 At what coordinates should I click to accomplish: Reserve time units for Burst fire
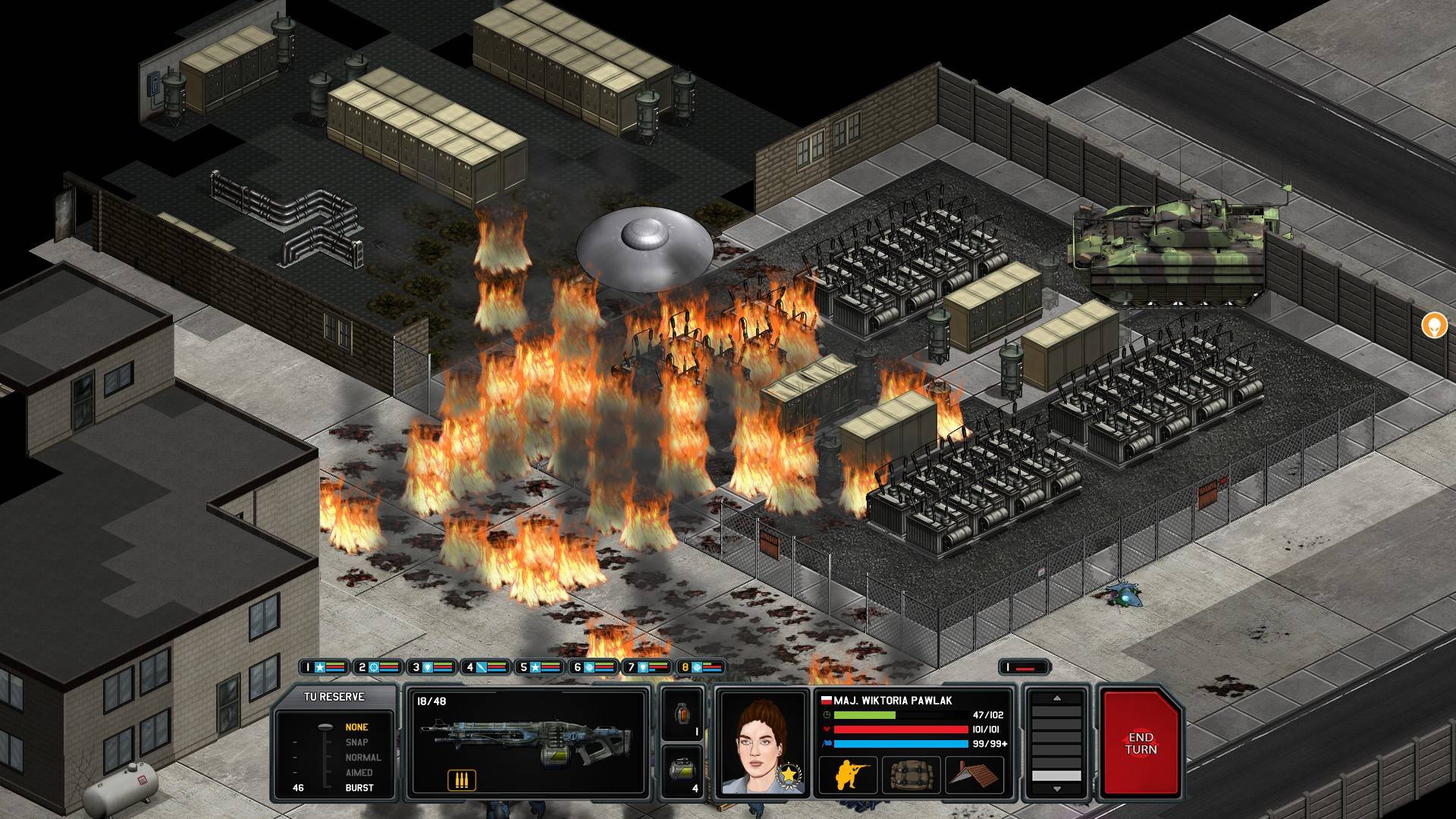pos(359,788)
